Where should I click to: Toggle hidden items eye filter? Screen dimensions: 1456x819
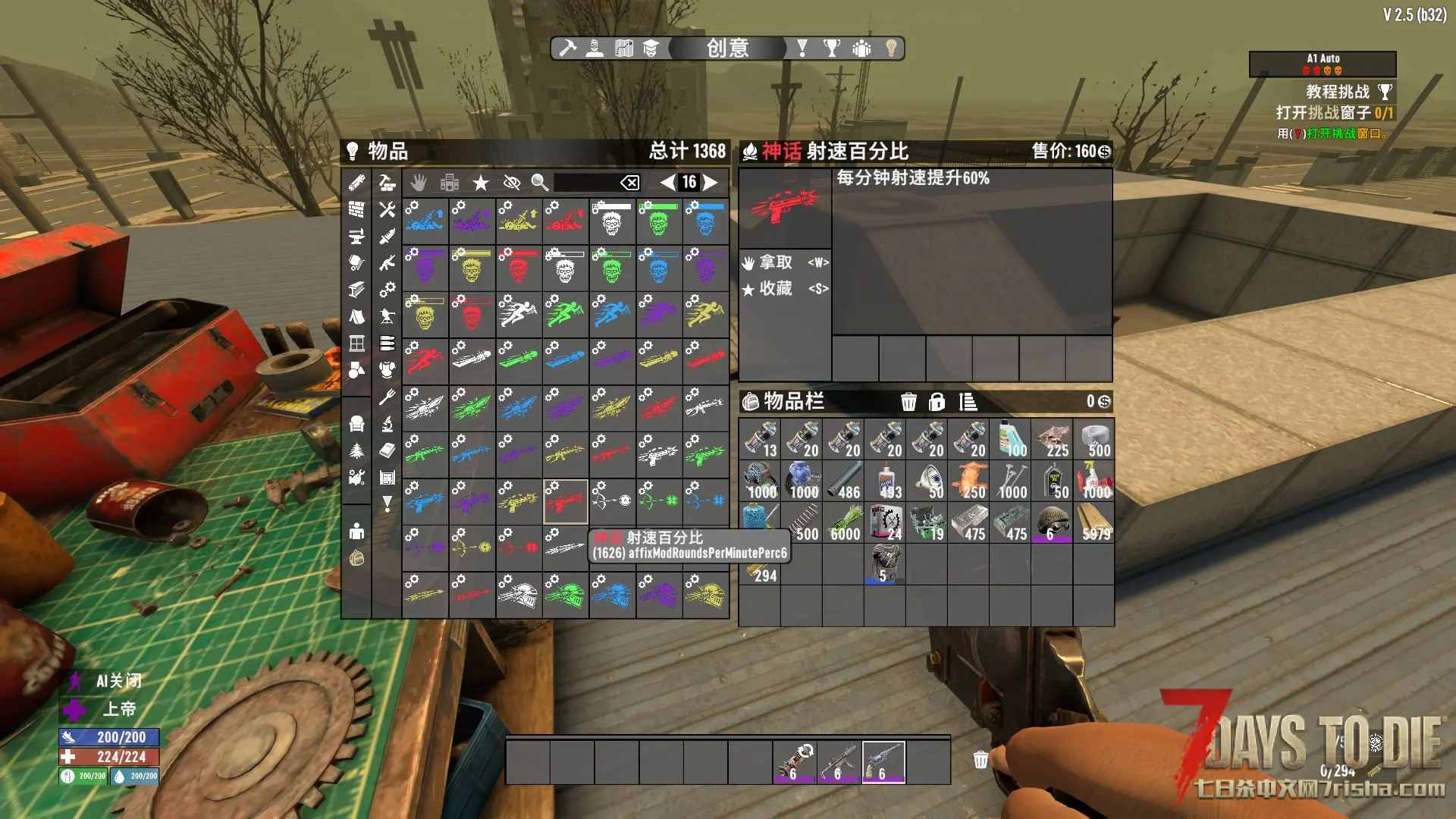tap(512, 182)
